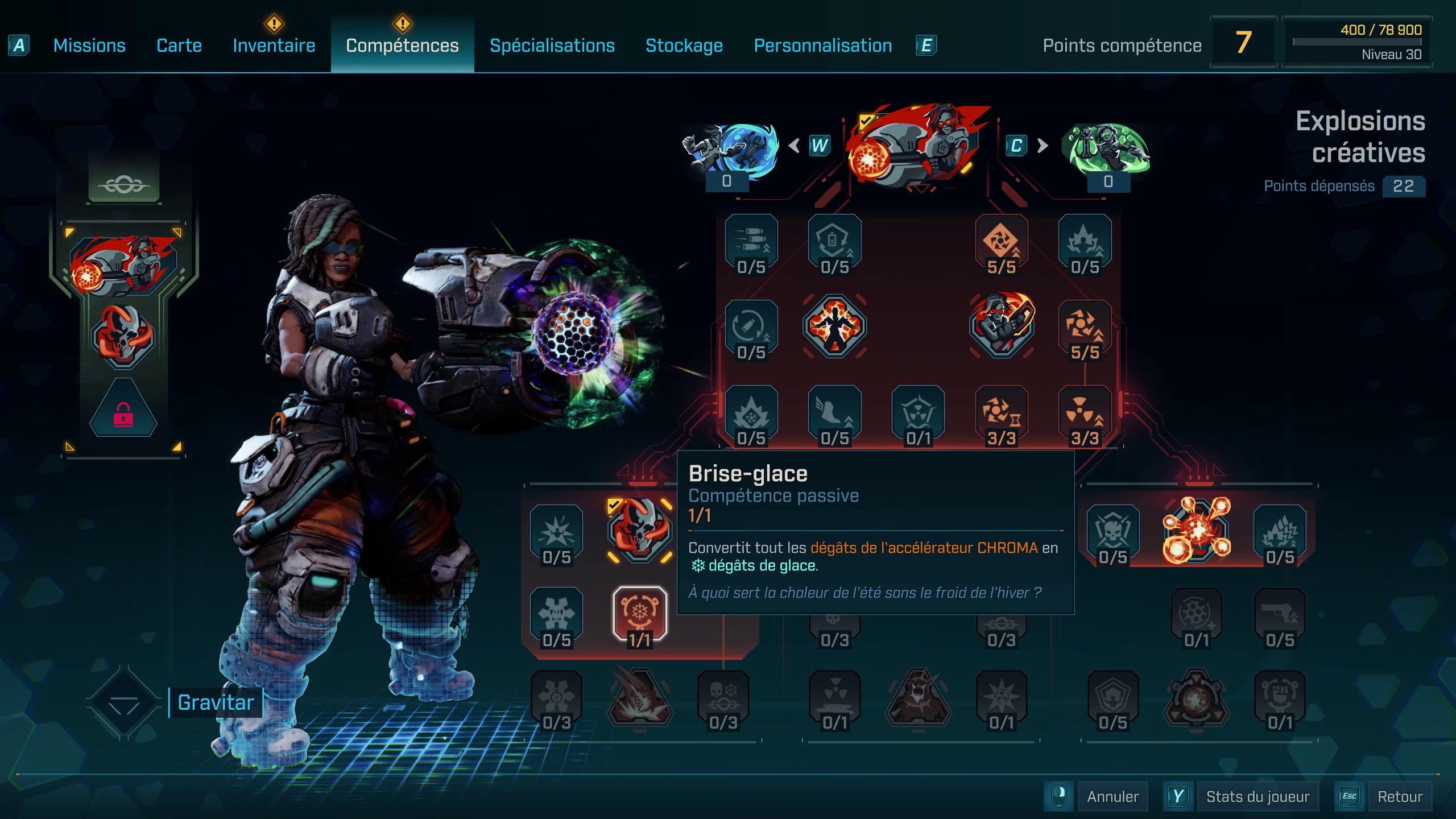This screenshot has width=1456, height=819.
Task: Choose the radiation symbol 3/3 skill node
Action: [x=1085, y=414]
